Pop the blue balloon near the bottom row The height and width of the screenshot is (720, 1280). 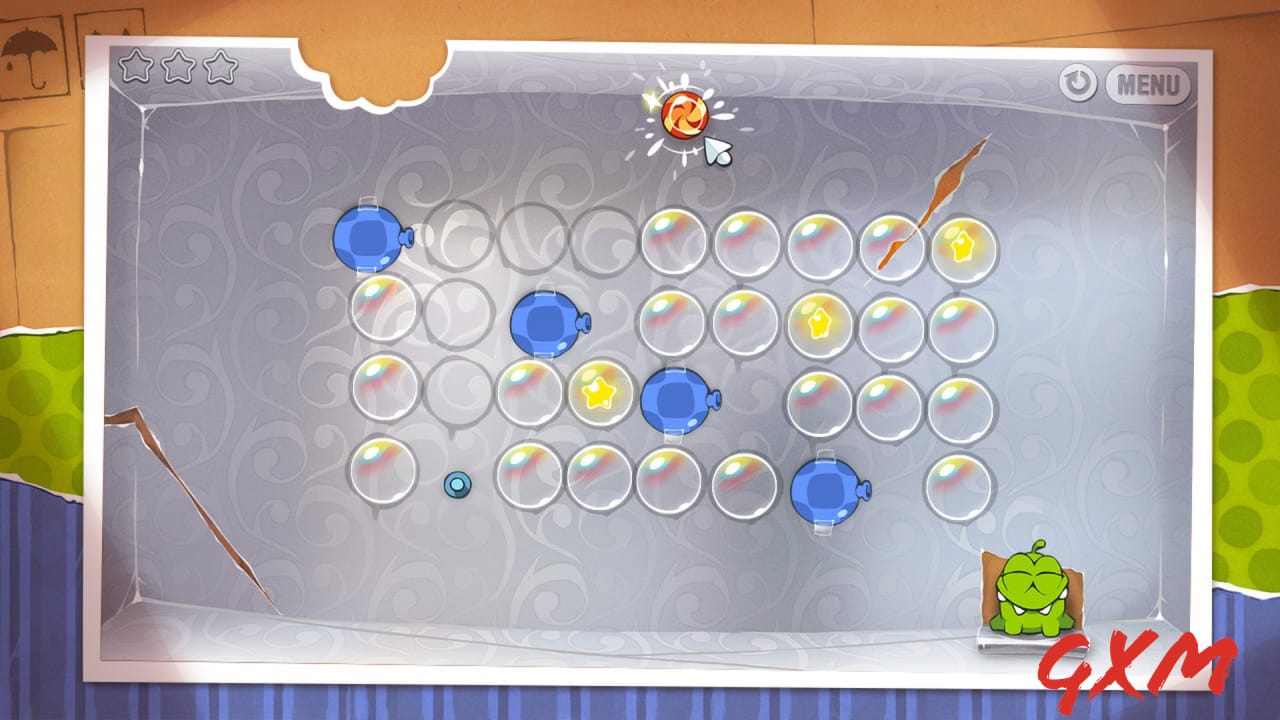824,490
